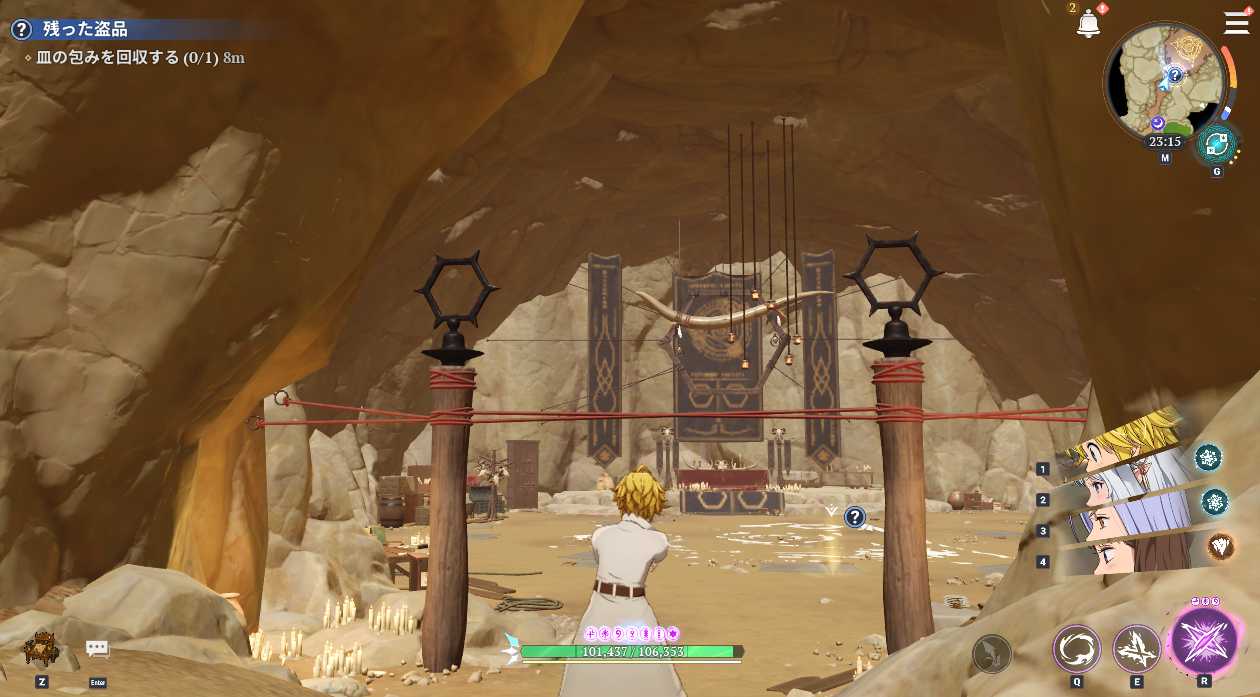Image resolution: width=1260 pixels, height=697 pixels.
Task: Activate the glowing teal gadget icon
Action: point(1217,145)
